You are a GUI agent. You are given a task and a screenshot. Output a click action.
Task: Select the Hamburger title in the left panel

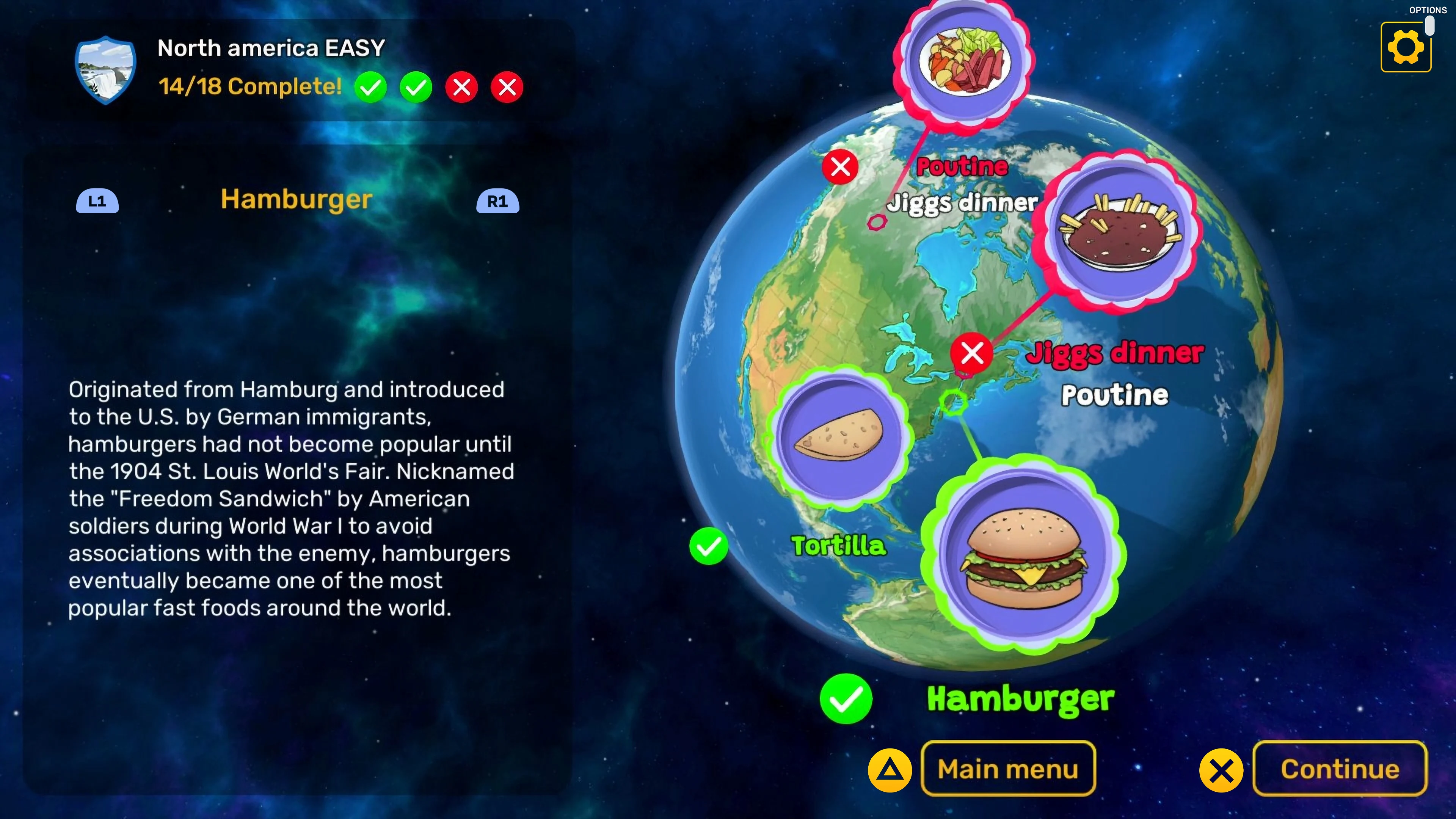click(296, 199)
